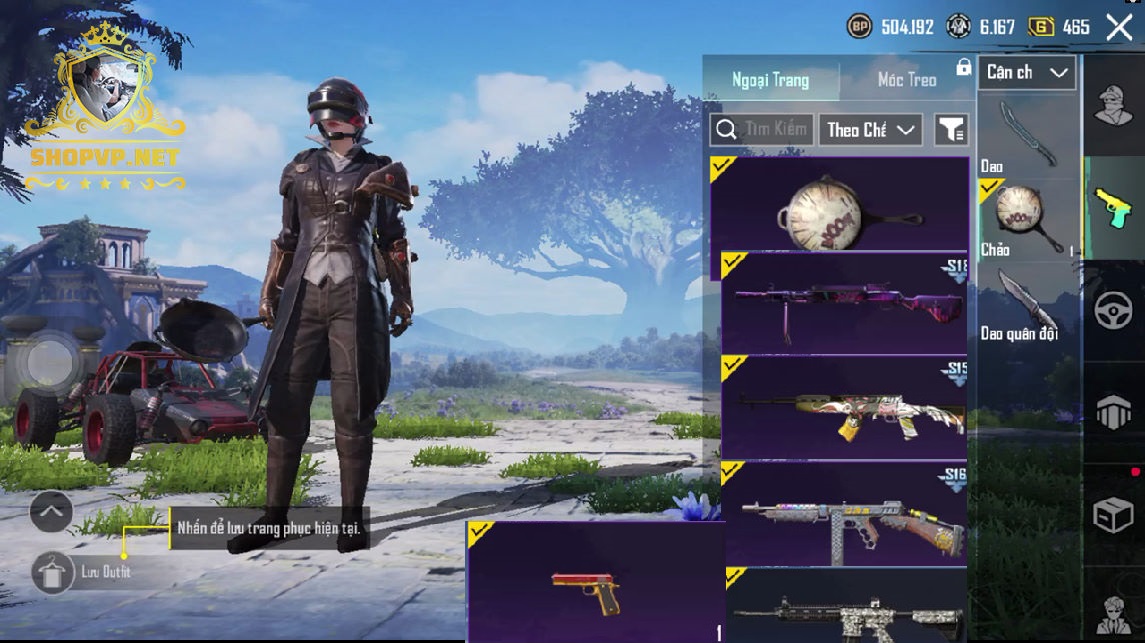Screen dimensions: 1145x643
Task: Expand the Cận chiến weapon-type dropdown
Action: click(x=1026, y=72)
